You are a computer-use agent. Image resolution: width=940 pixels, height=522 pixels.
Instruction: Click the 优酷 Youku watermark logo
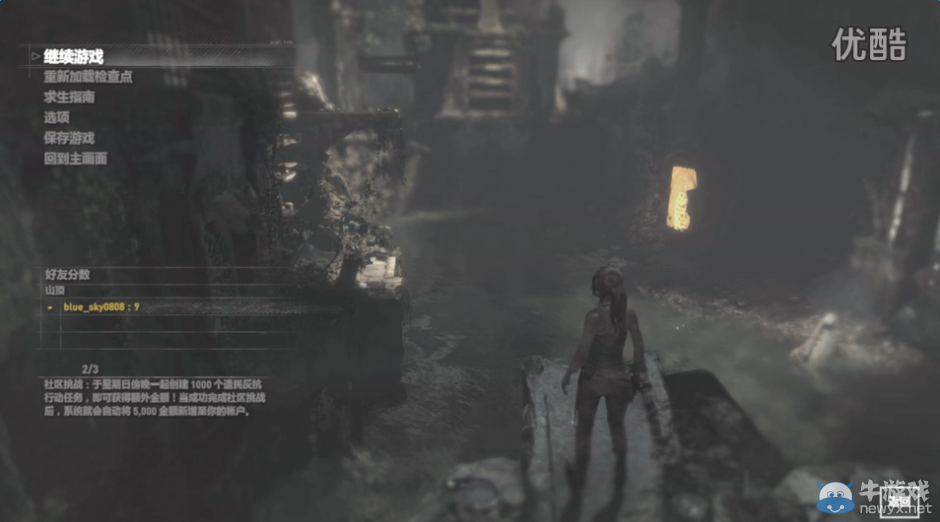click(x=869, y=44)
